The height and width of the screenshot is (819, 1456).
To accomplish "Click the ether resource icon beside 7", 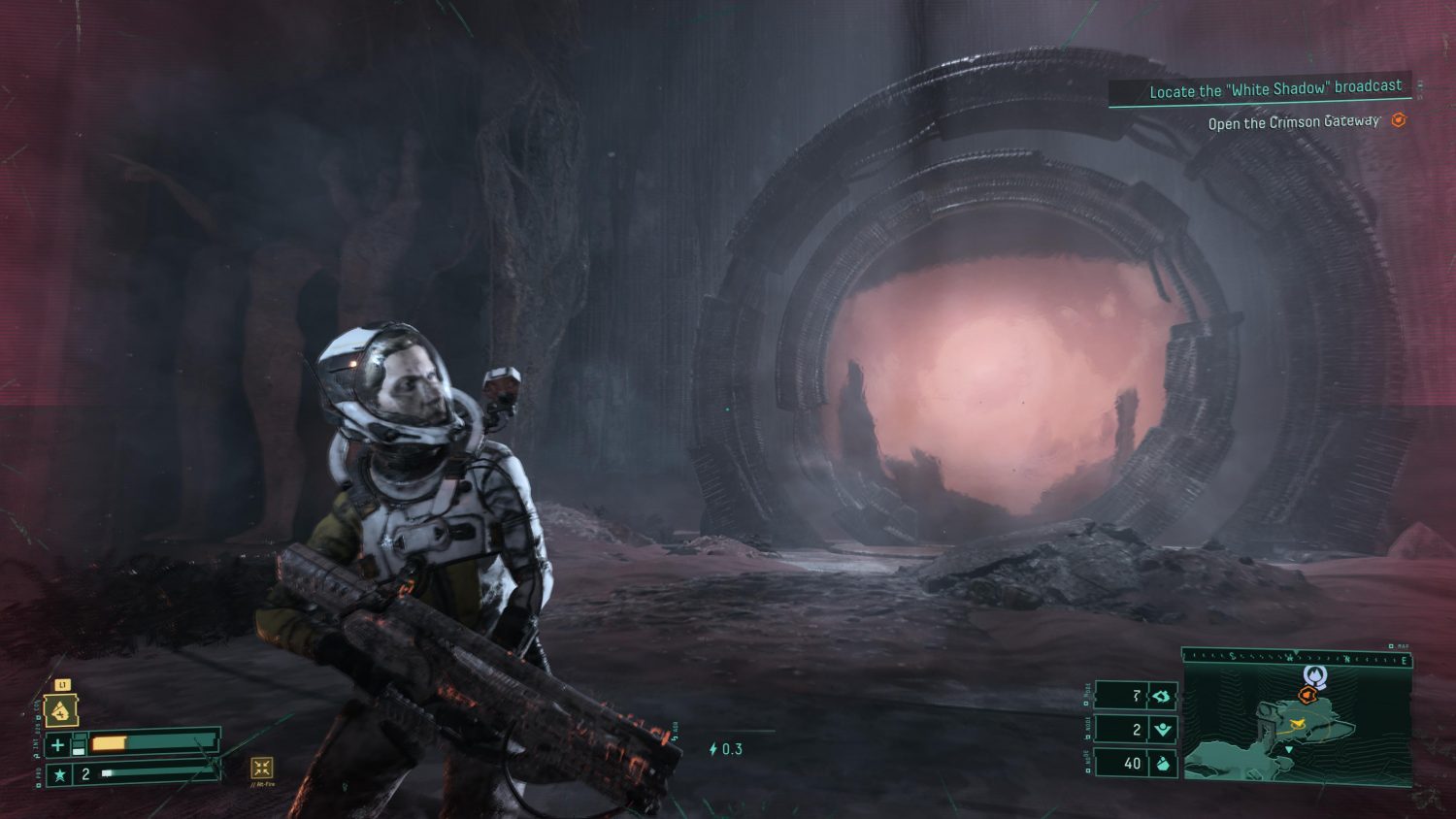I will point(1161,696).
